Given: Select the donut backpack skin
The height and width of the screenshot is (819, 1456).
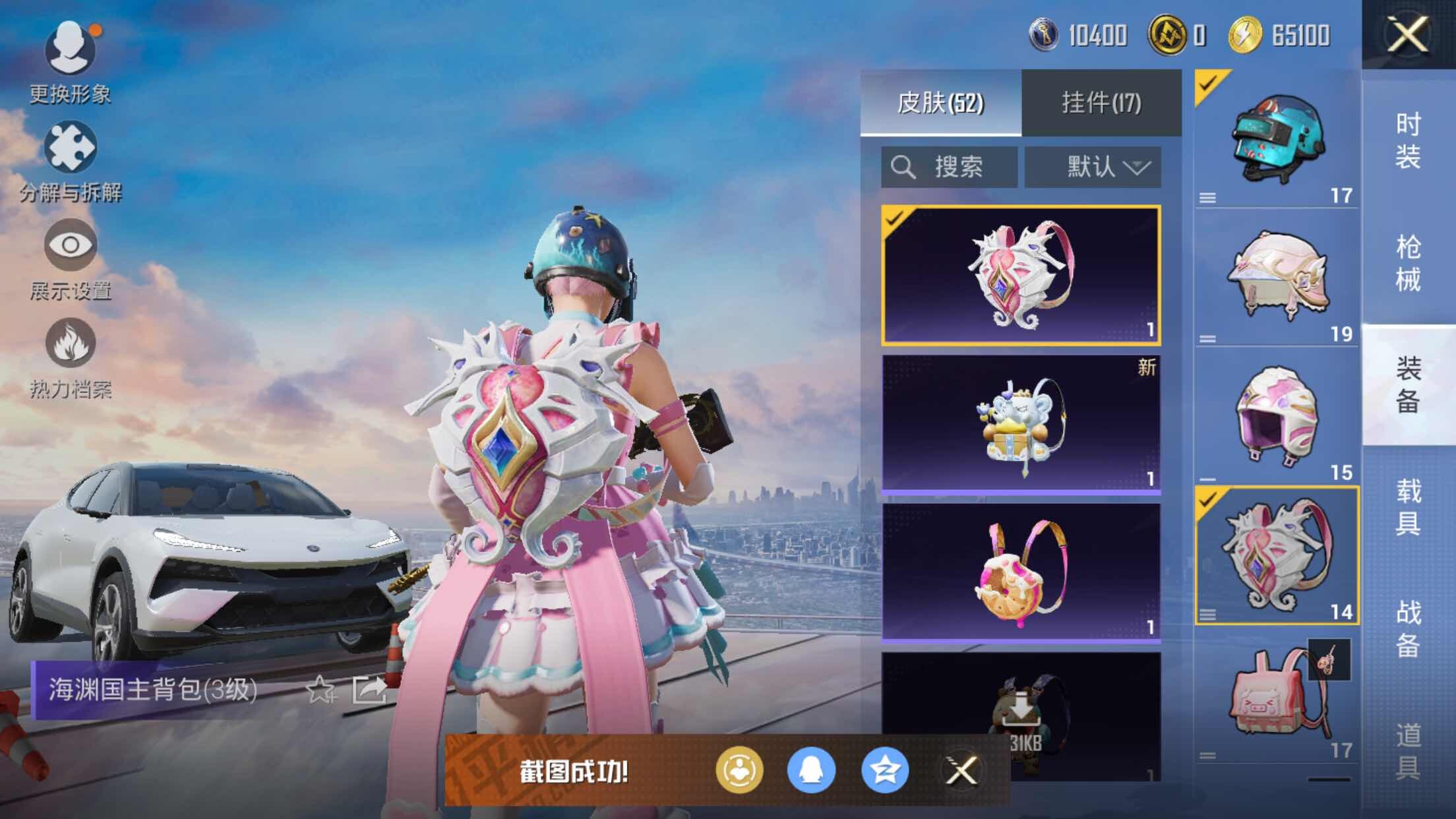Looking at the screenshot, I should pos(1021,572).
